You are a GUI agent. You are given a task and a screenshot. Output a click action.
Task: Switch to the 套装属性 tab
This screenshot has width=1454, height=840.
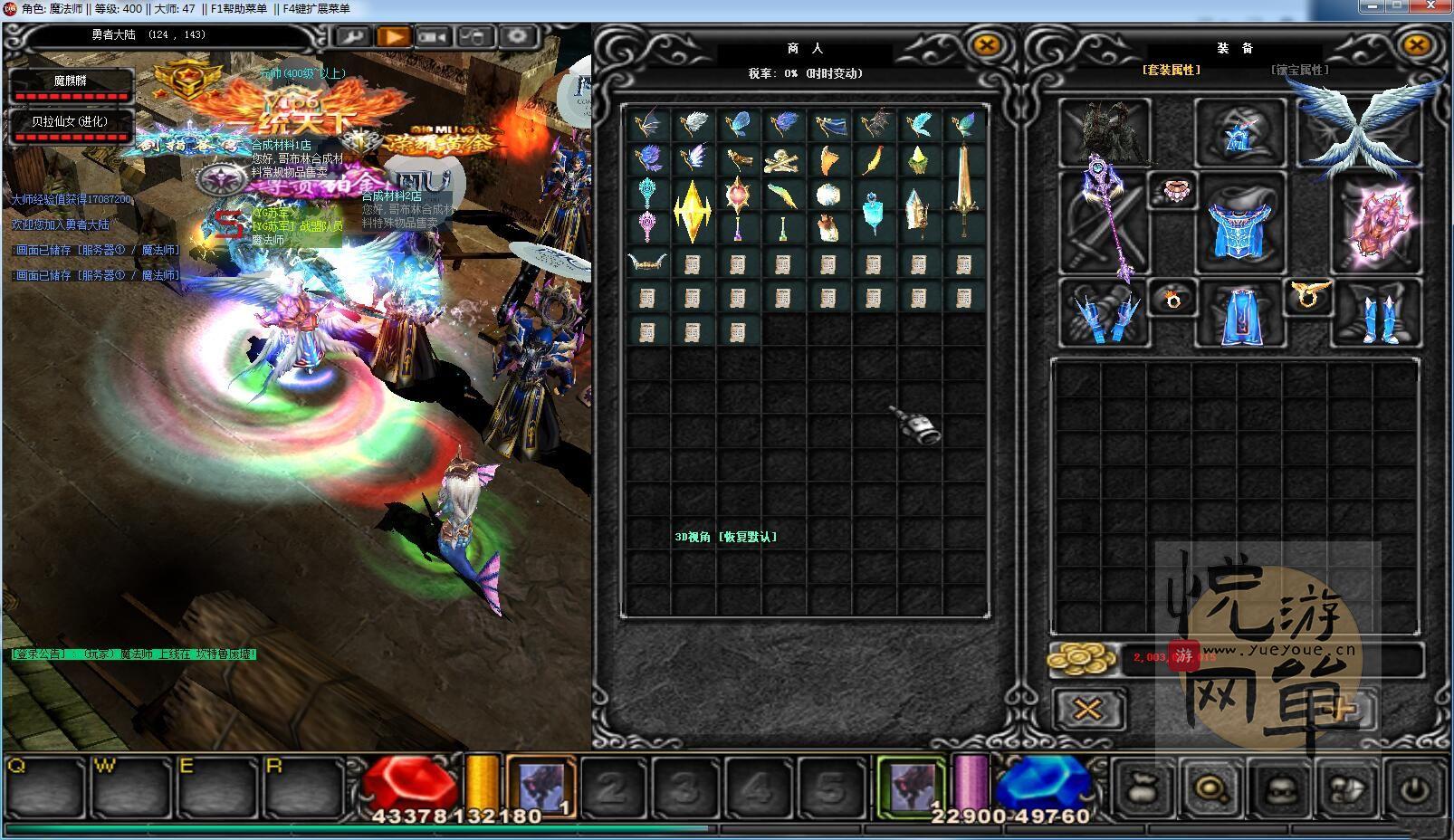tap(1171, 70)
